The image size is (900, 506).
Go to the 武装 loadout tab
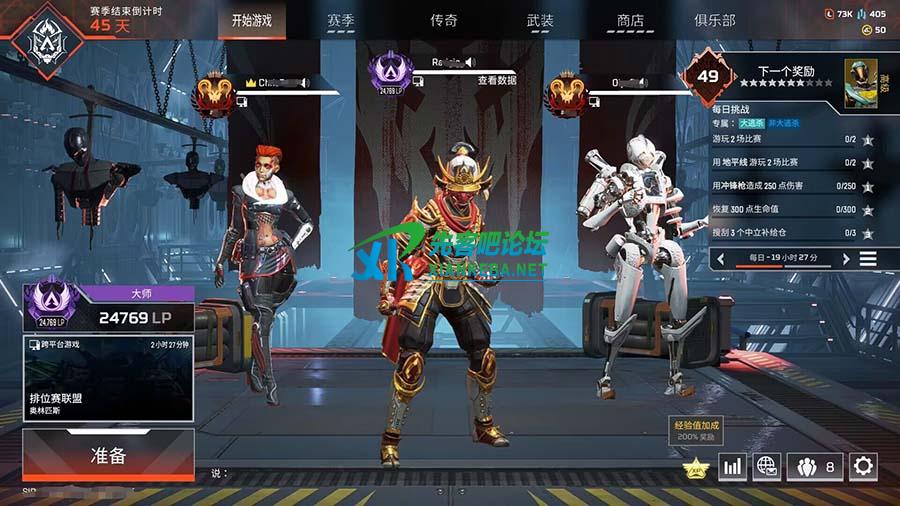click(x=540, y=20)
